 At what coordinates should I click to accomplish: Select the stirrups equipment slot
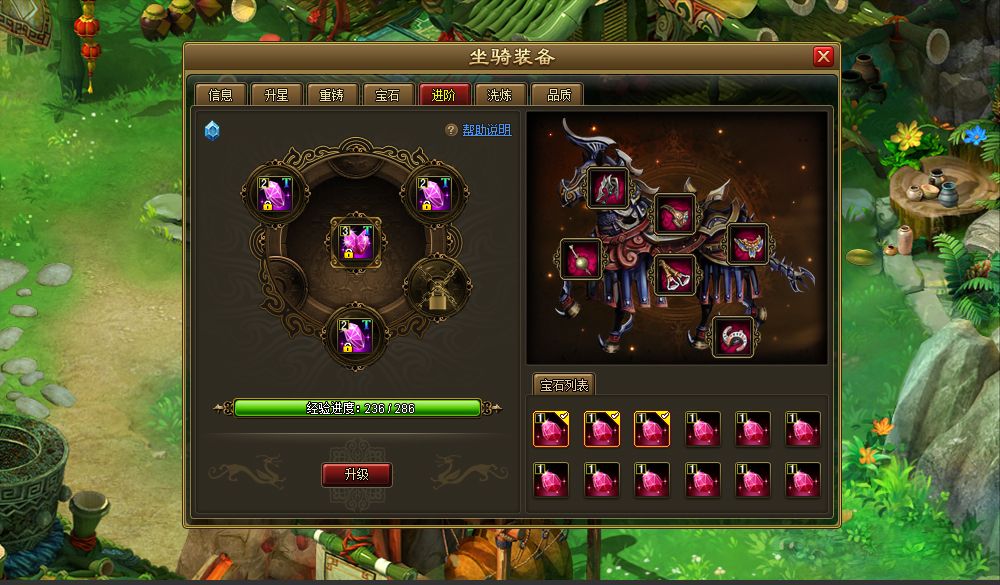tap(676, 275)
